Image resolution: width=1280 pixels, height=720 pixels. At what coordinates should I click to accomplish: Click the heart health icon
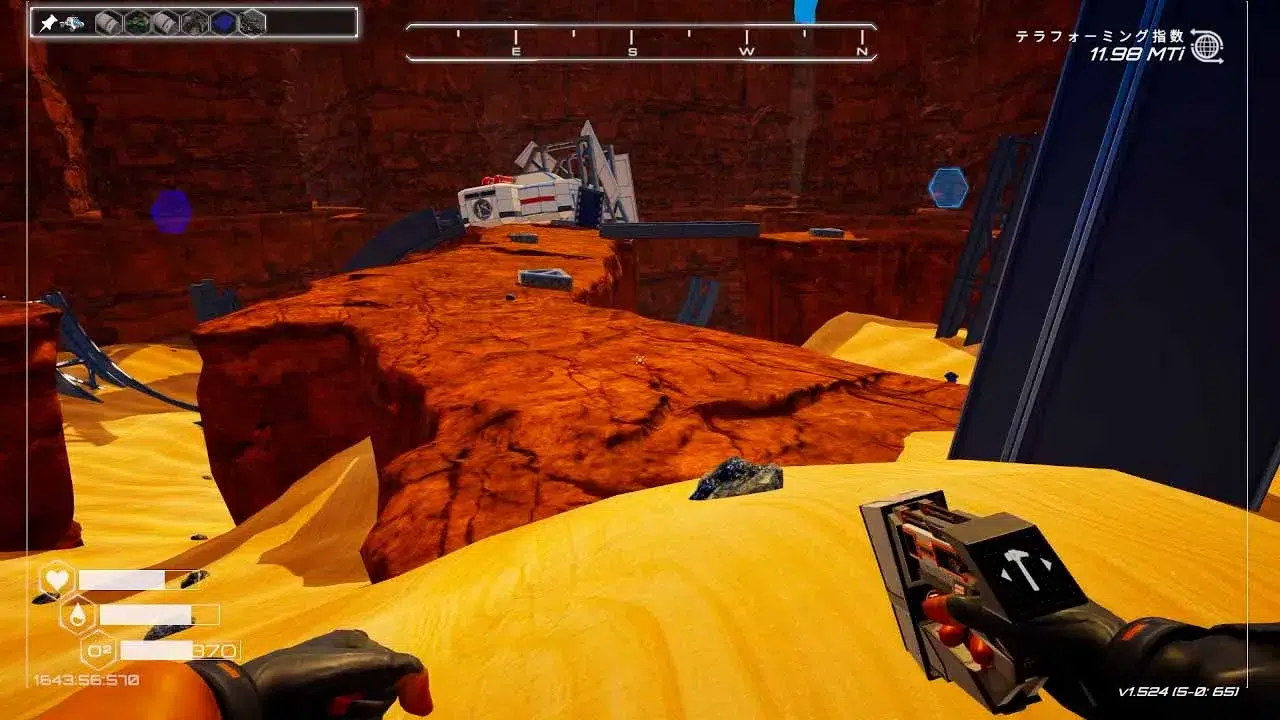[x=56, y=580]
